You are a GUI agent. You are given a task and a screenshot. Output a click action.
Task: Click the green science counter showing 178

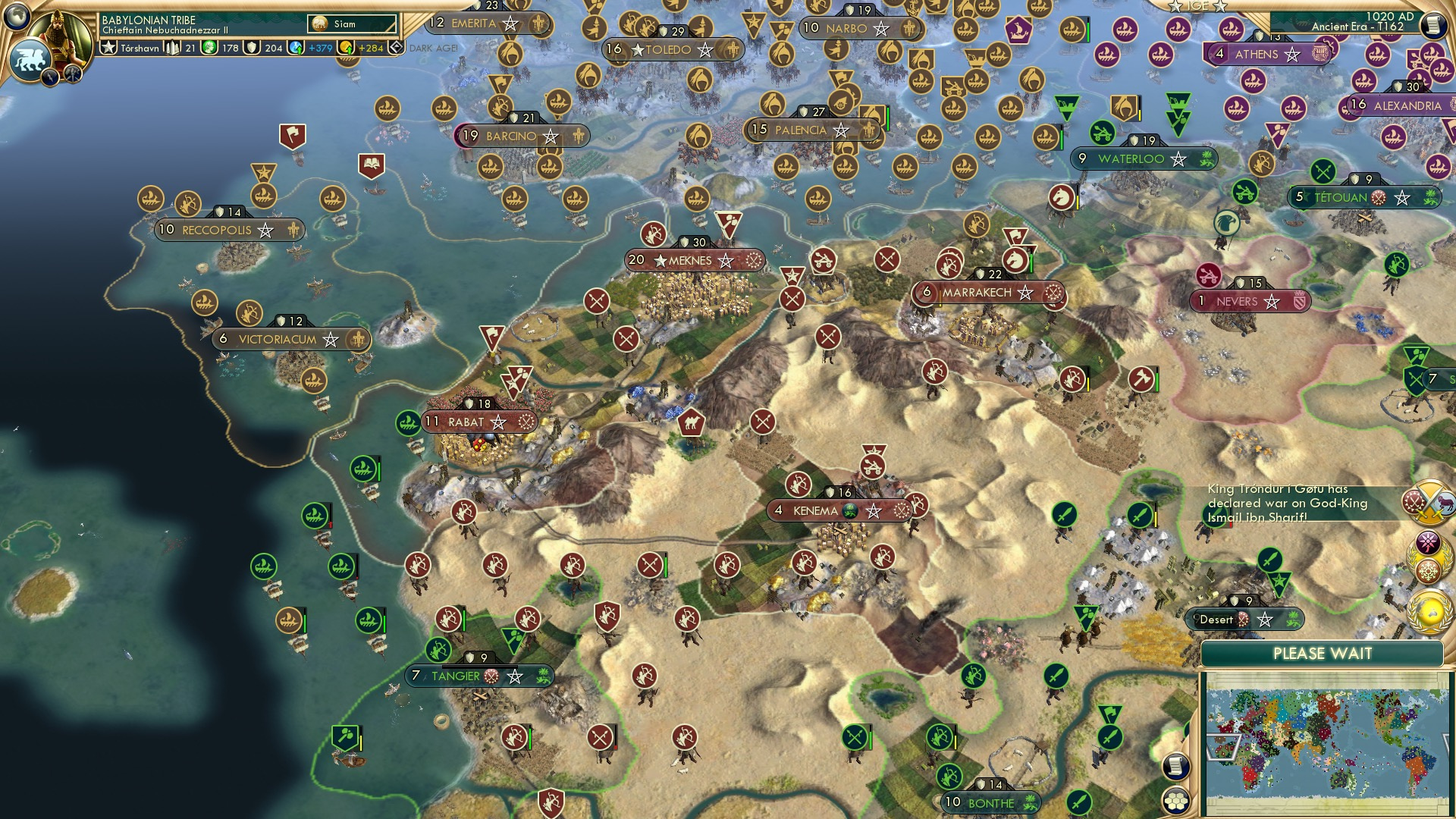coord(220,48)
